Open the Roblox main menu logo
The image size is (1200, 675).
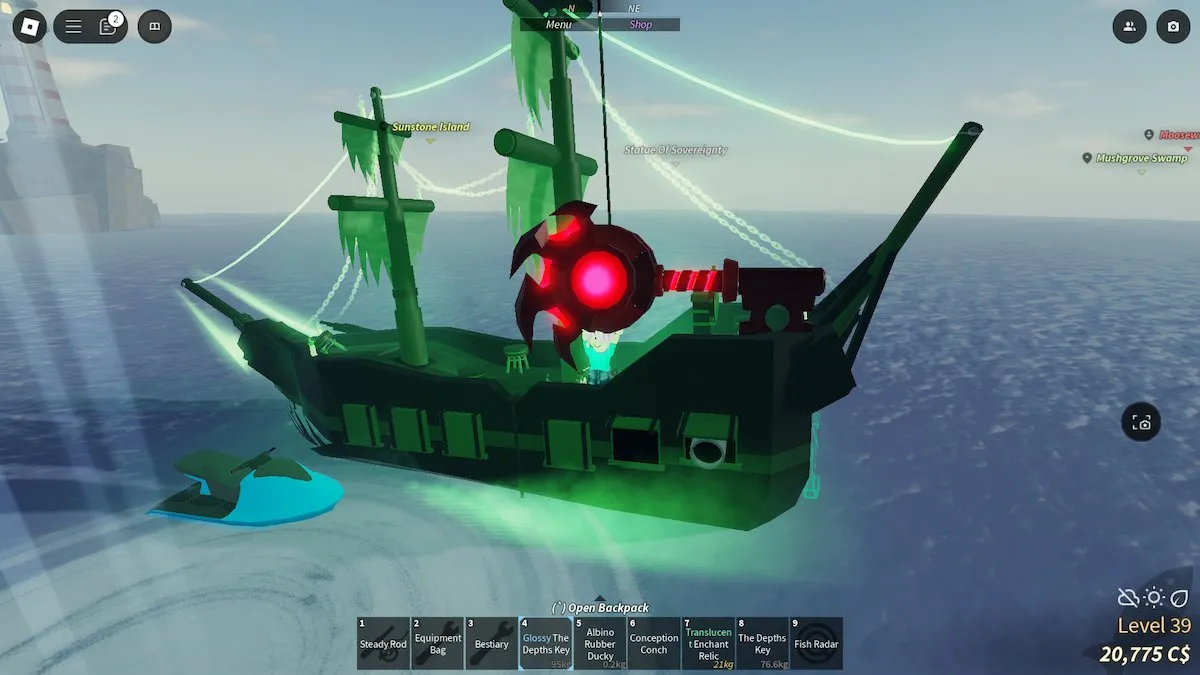(29, 27)
